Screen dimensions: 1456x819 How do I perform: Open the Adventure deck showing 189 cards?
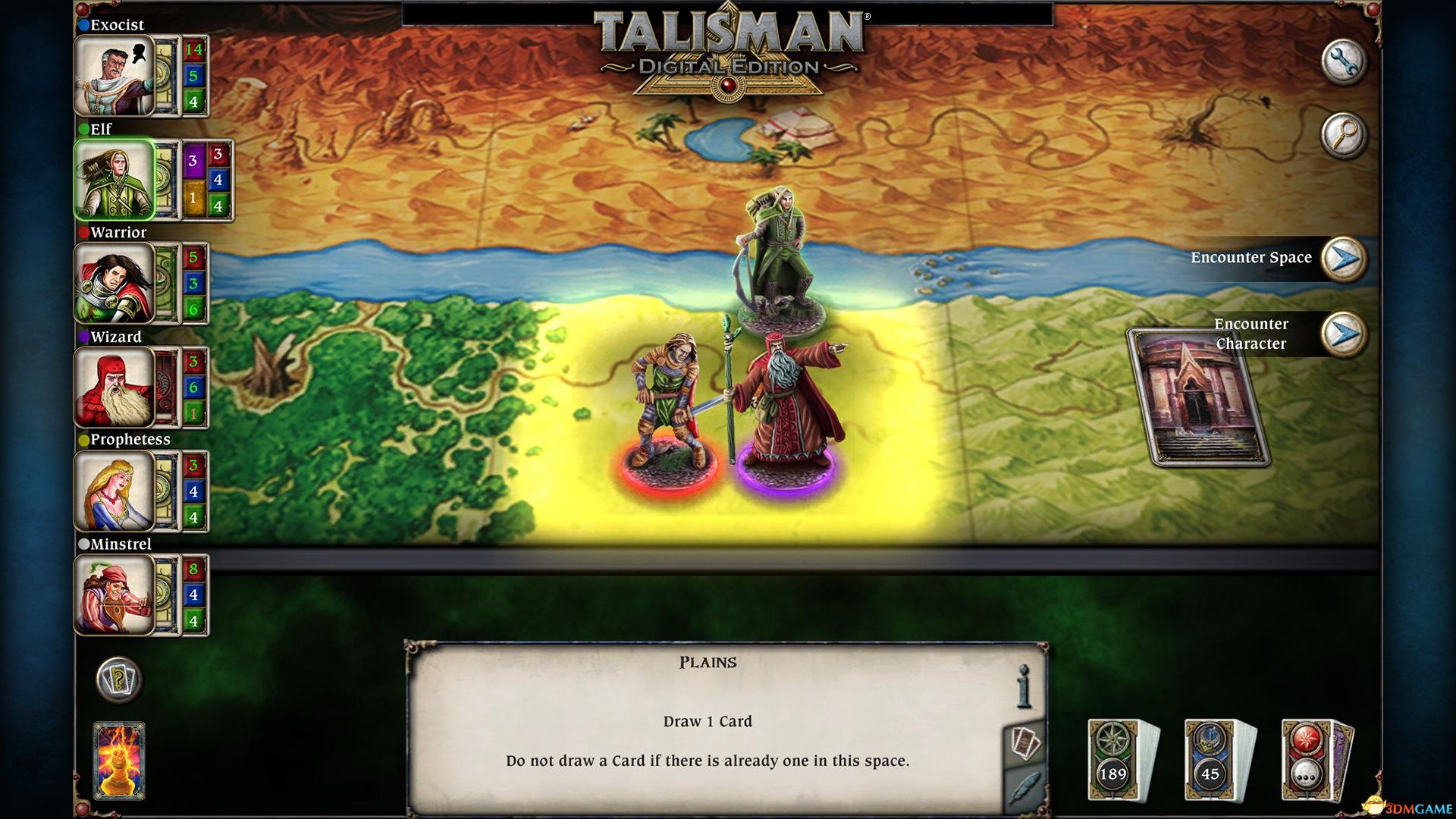click(1116, 758)
